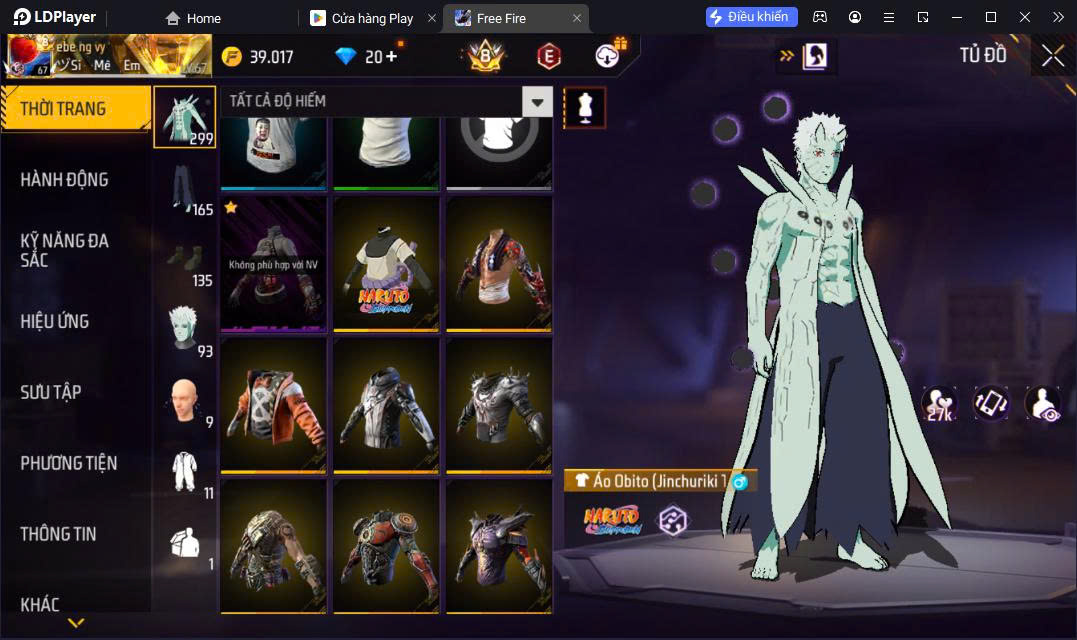
Task: Switch to the Cửa hàng Play tab
Action: [x=372, y=18]
